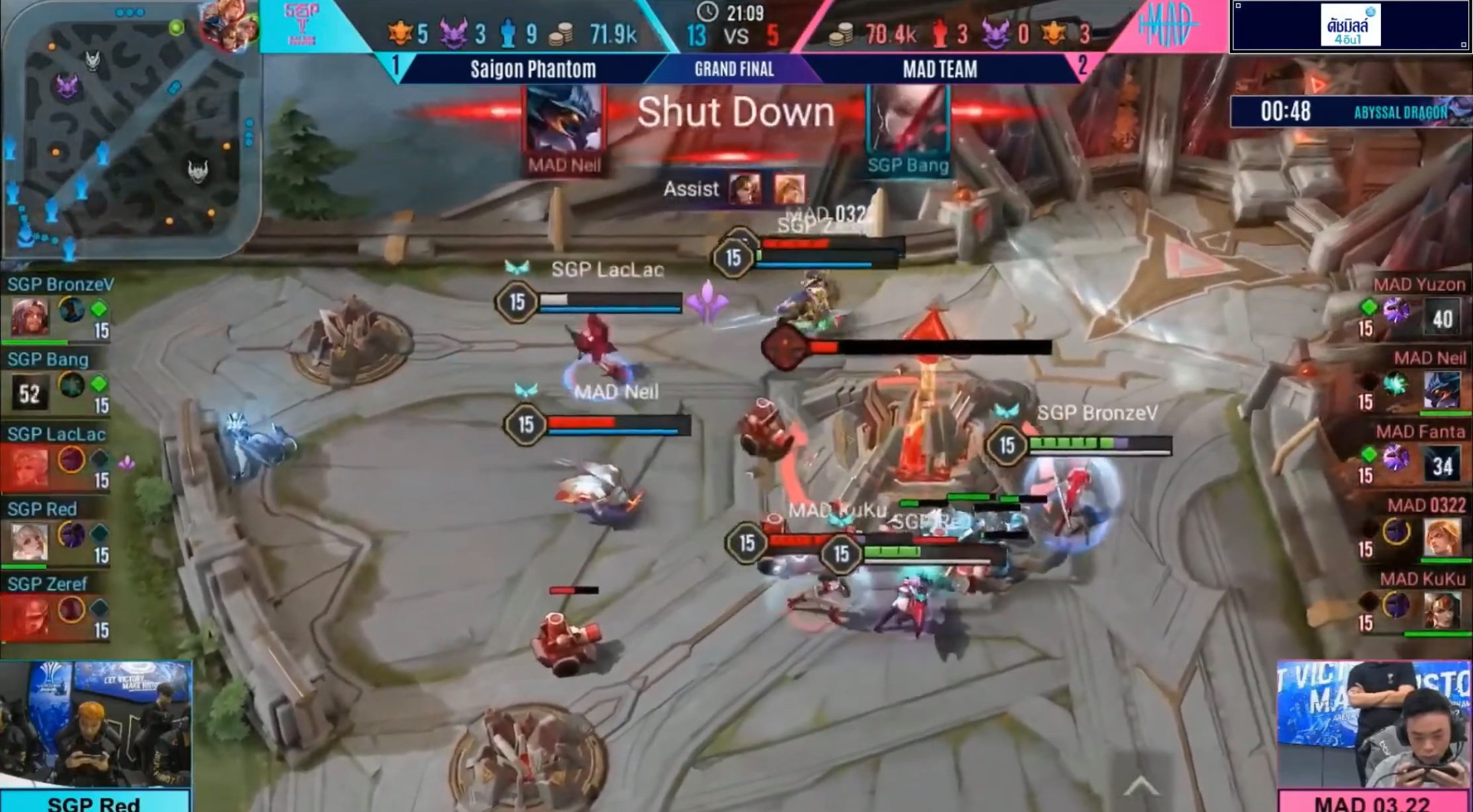1473x812 pixels.
Task: Open the sponsor banner advertisement
Action: [1350, 26]
